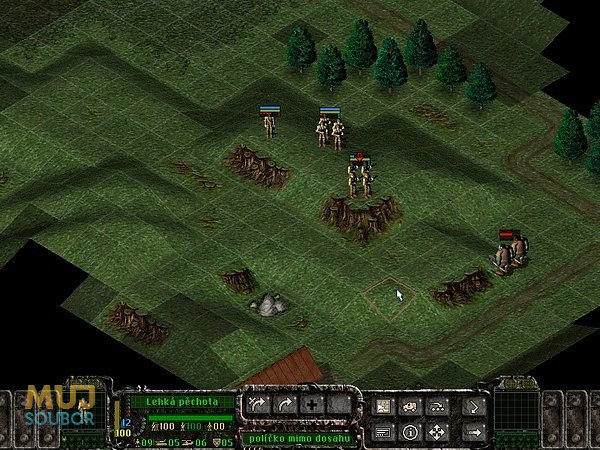
Task: Click the curved arrow action button
Action: click(x=284, y=405)
